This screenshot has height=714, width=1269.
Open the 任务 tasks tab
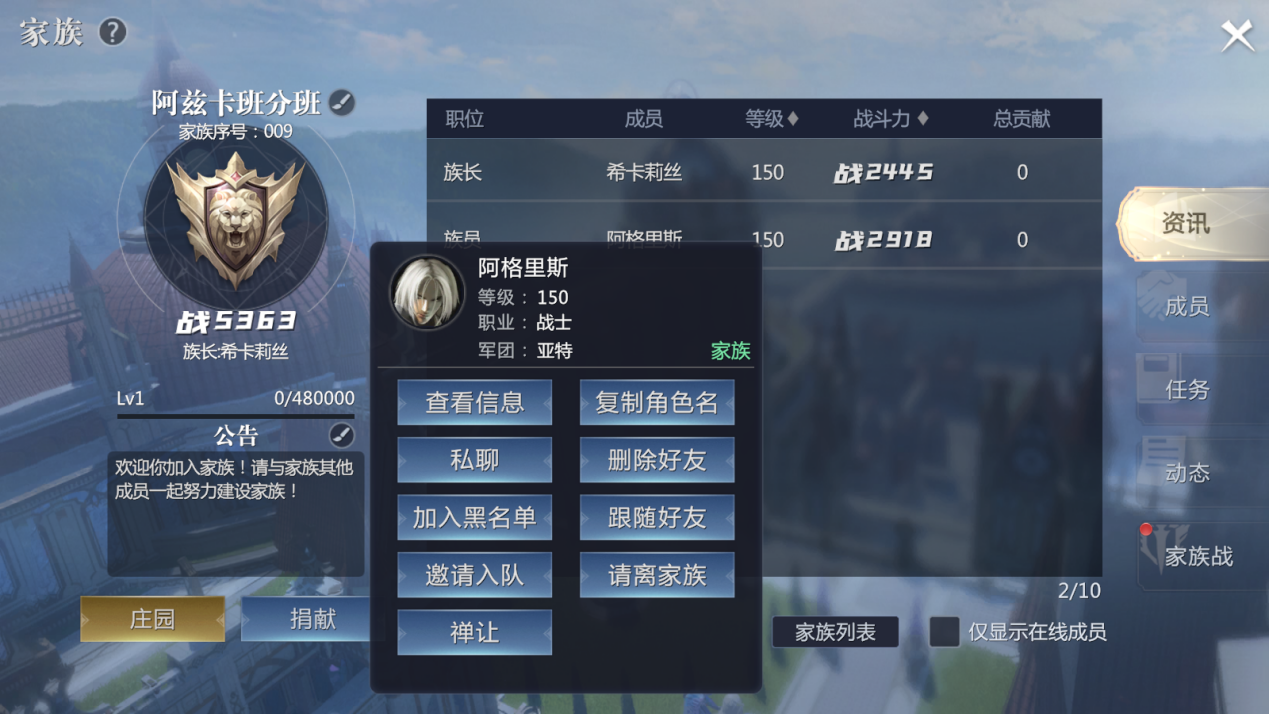click(1187, 389)
